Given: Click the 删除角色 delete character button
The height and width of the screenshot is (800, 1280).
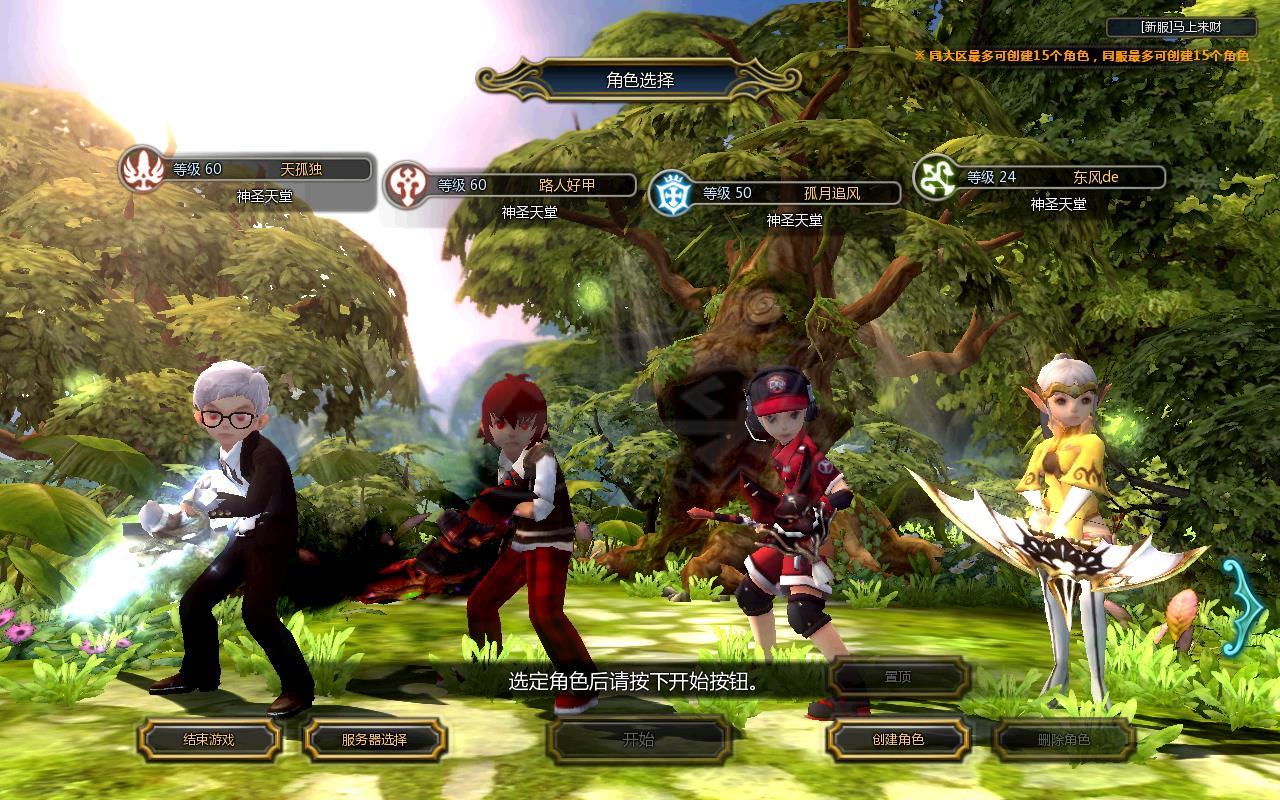Looking at the screenshot, I should pyautogui.click(x=1063, y=740).
